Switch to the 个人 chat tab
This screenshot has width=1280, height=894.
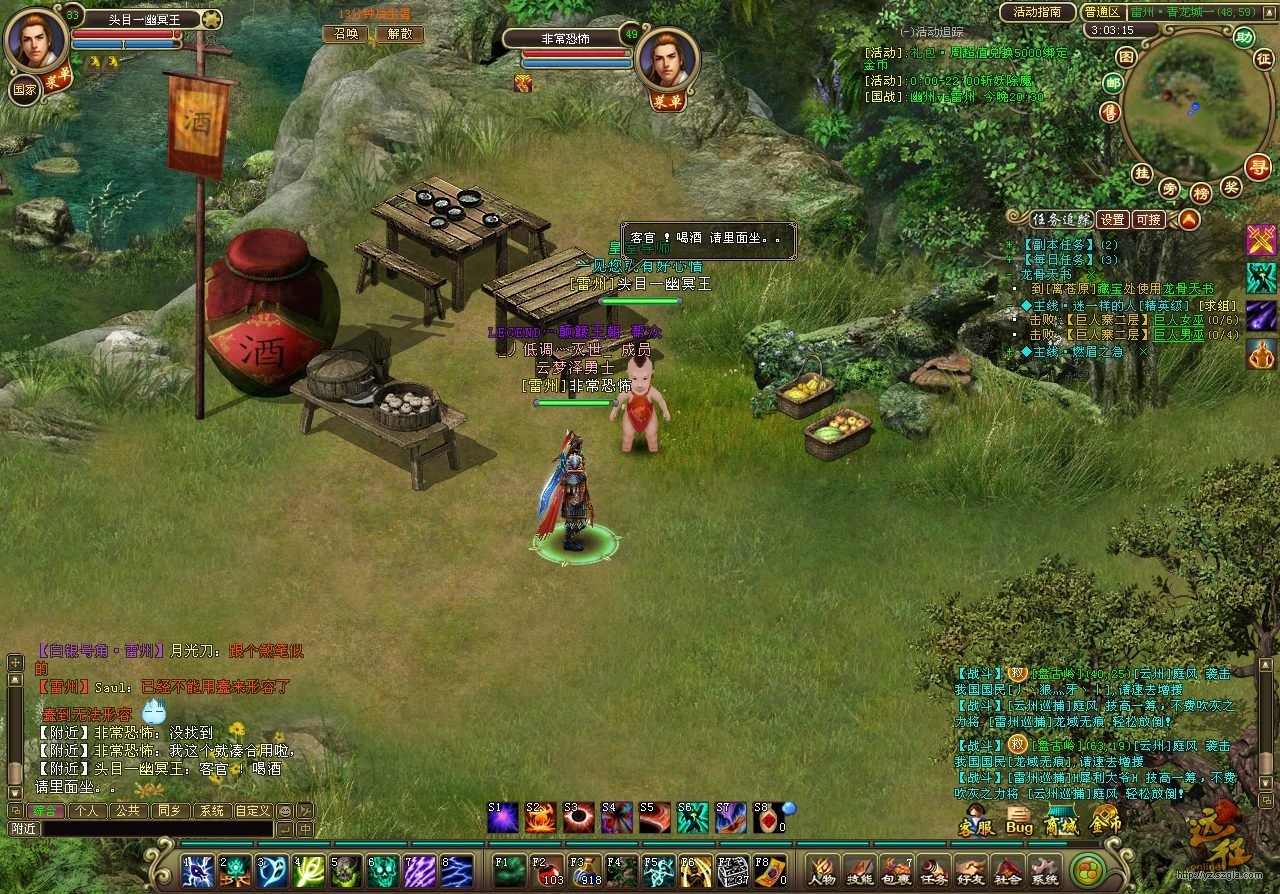pyautogui.click(x=87, y=810)
